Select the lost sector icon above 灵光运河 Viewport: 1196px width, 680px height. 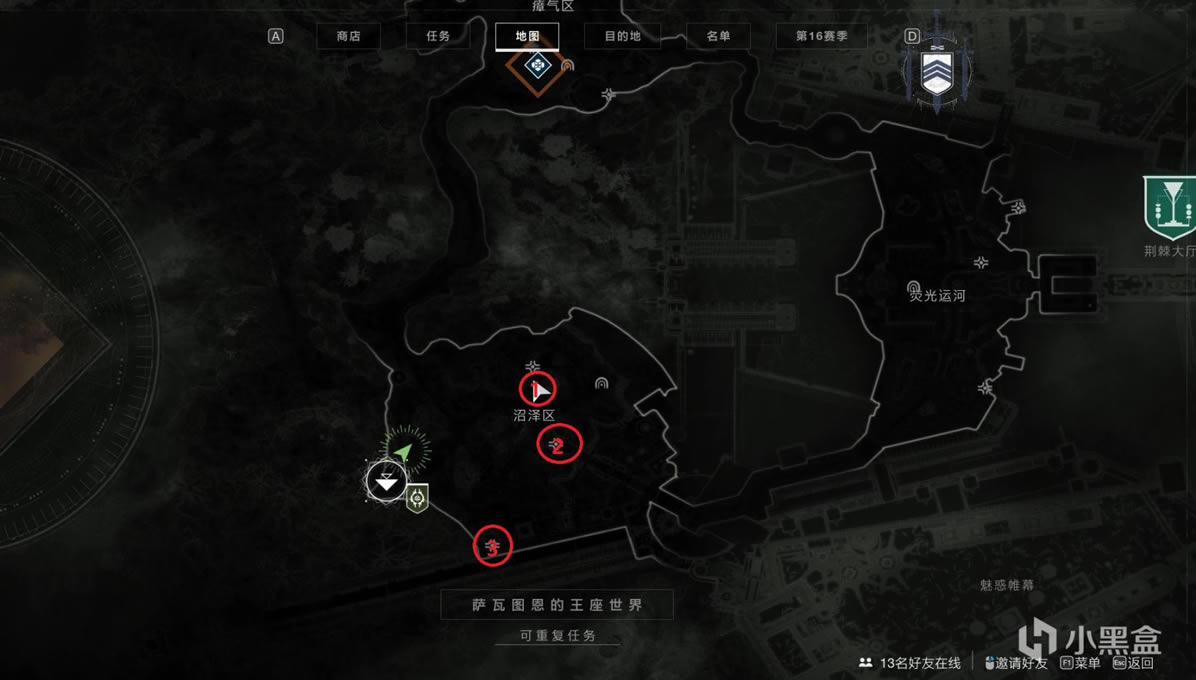913,287
